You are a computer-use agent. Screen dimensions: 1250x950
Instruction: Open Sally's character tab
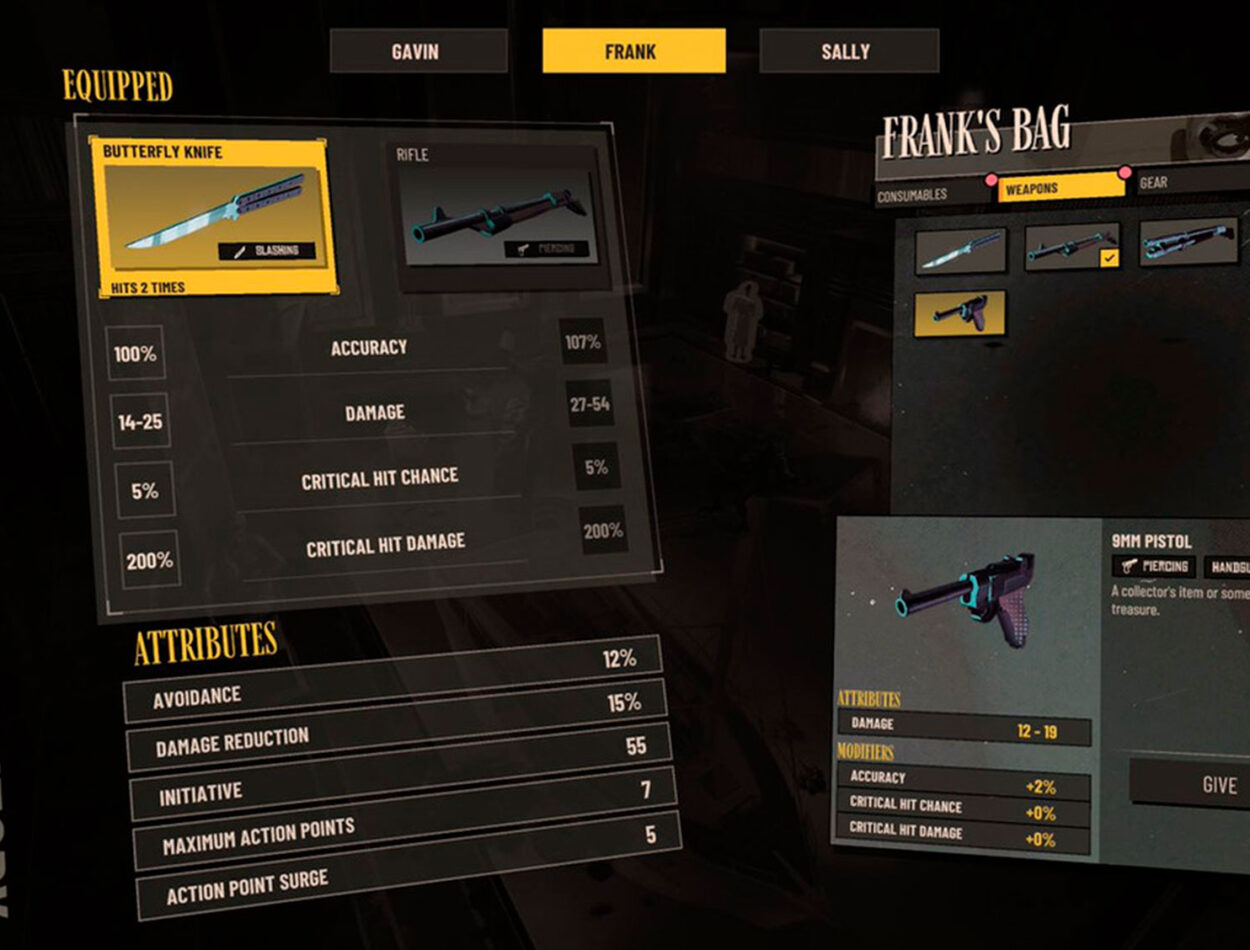point(848,51)
